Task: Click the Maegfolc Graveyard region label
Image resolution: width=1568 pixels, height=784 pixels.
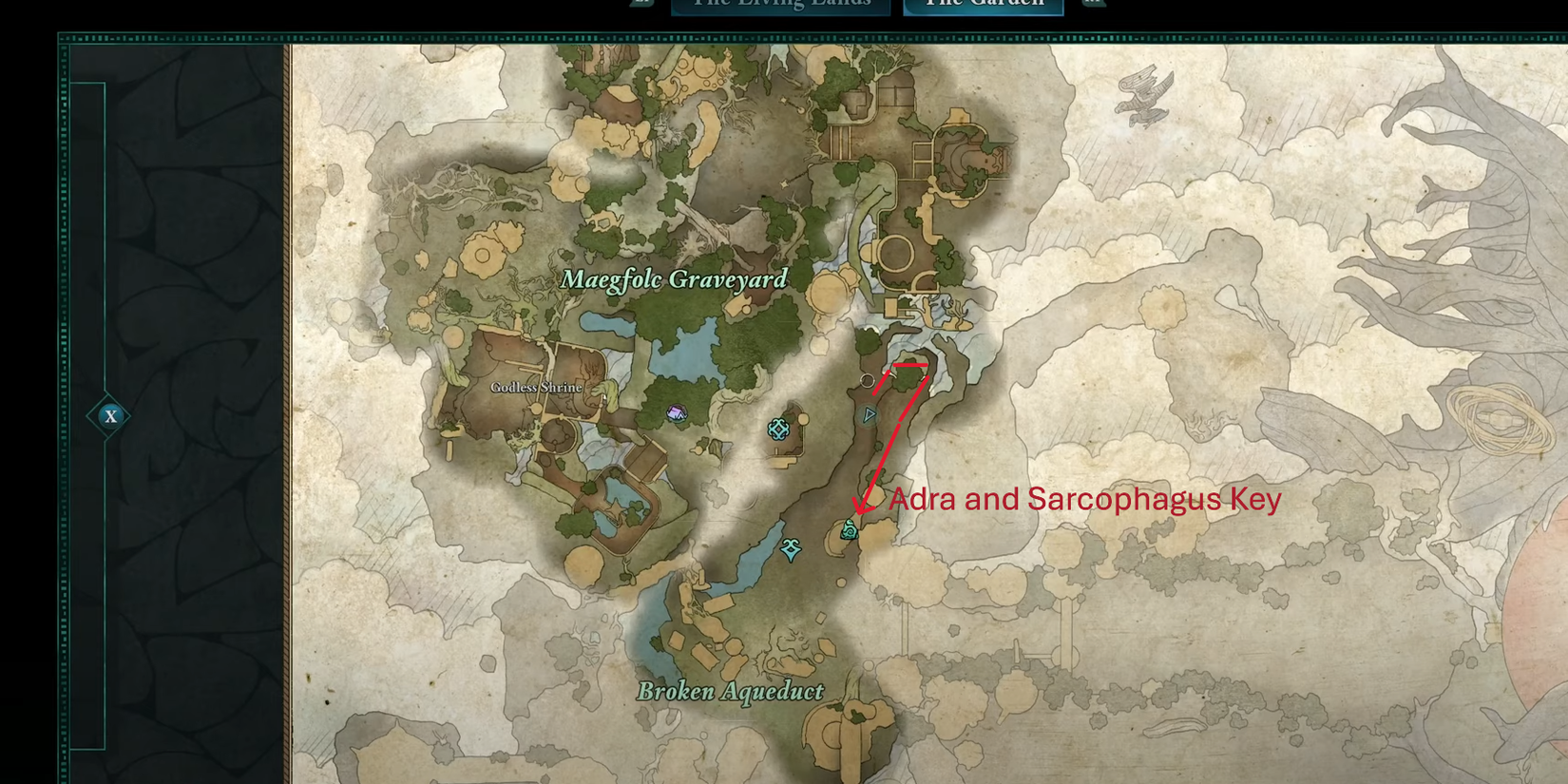Action: pyautogui.click(x=675, y=279)
